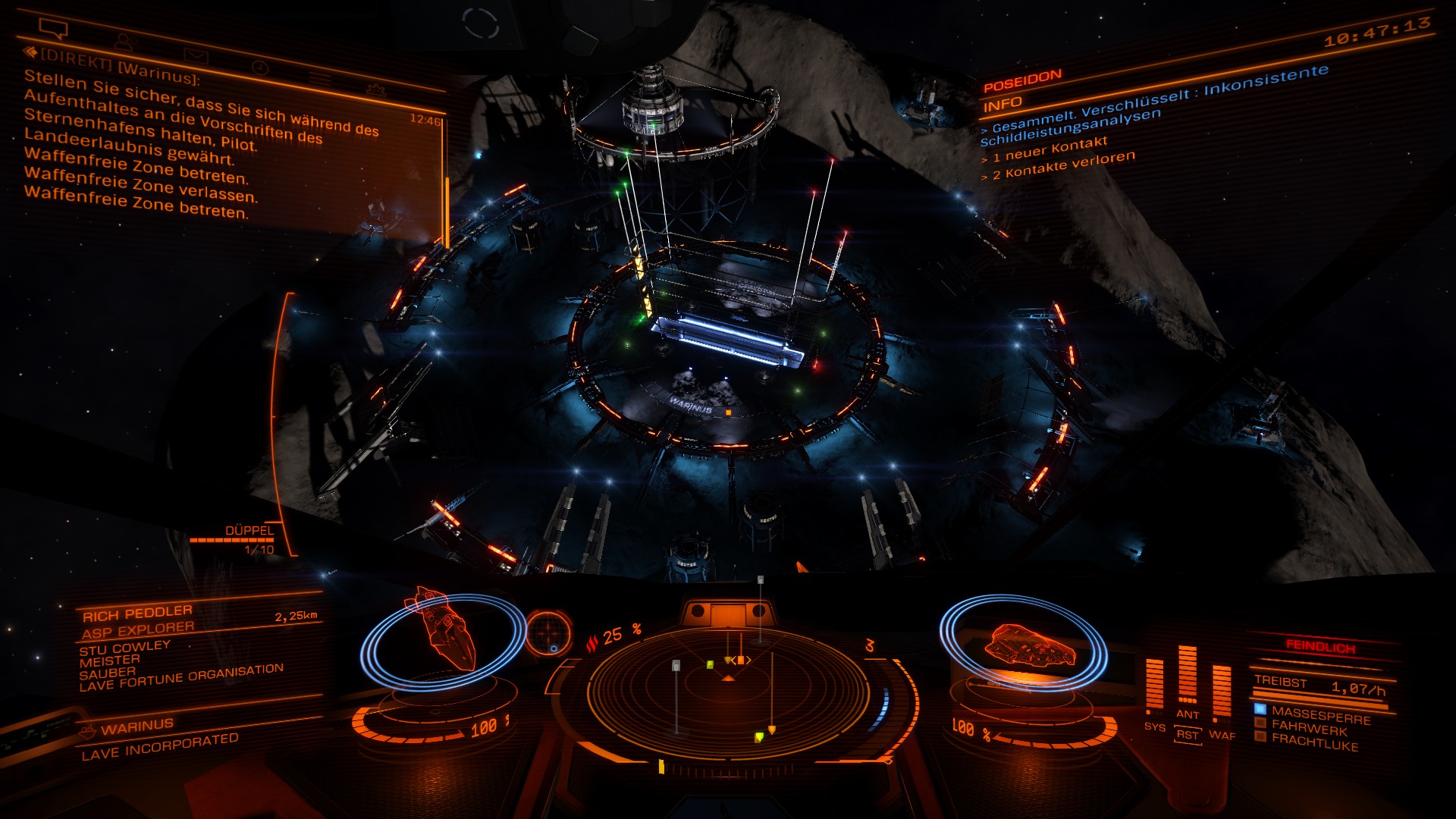Open the chat speech-bubble comms tab
This screenshot has width=1456, height=819.
click(53, 29)
